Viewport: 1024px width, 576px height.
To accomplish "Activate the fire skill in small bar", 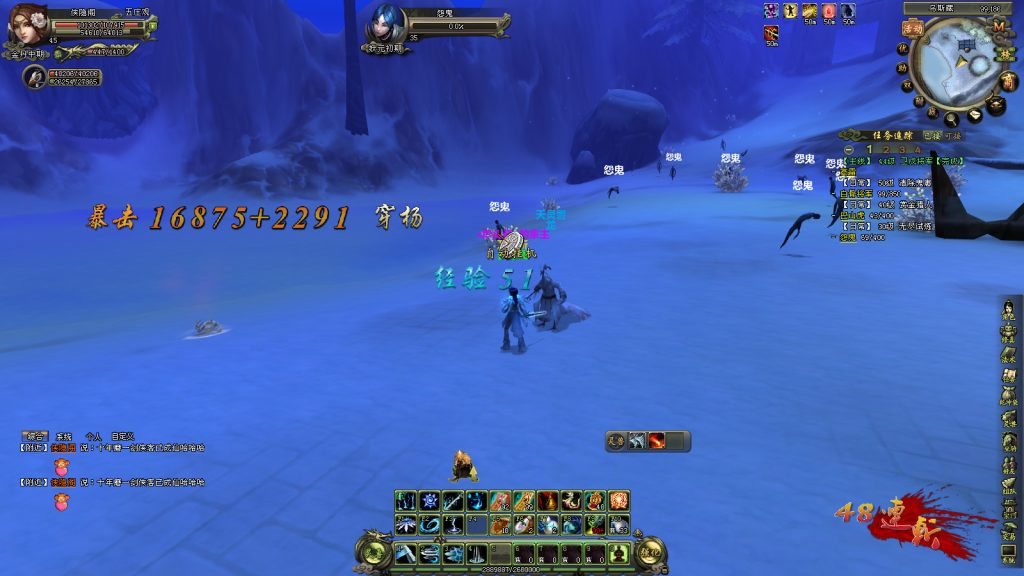I will point(657,441).
